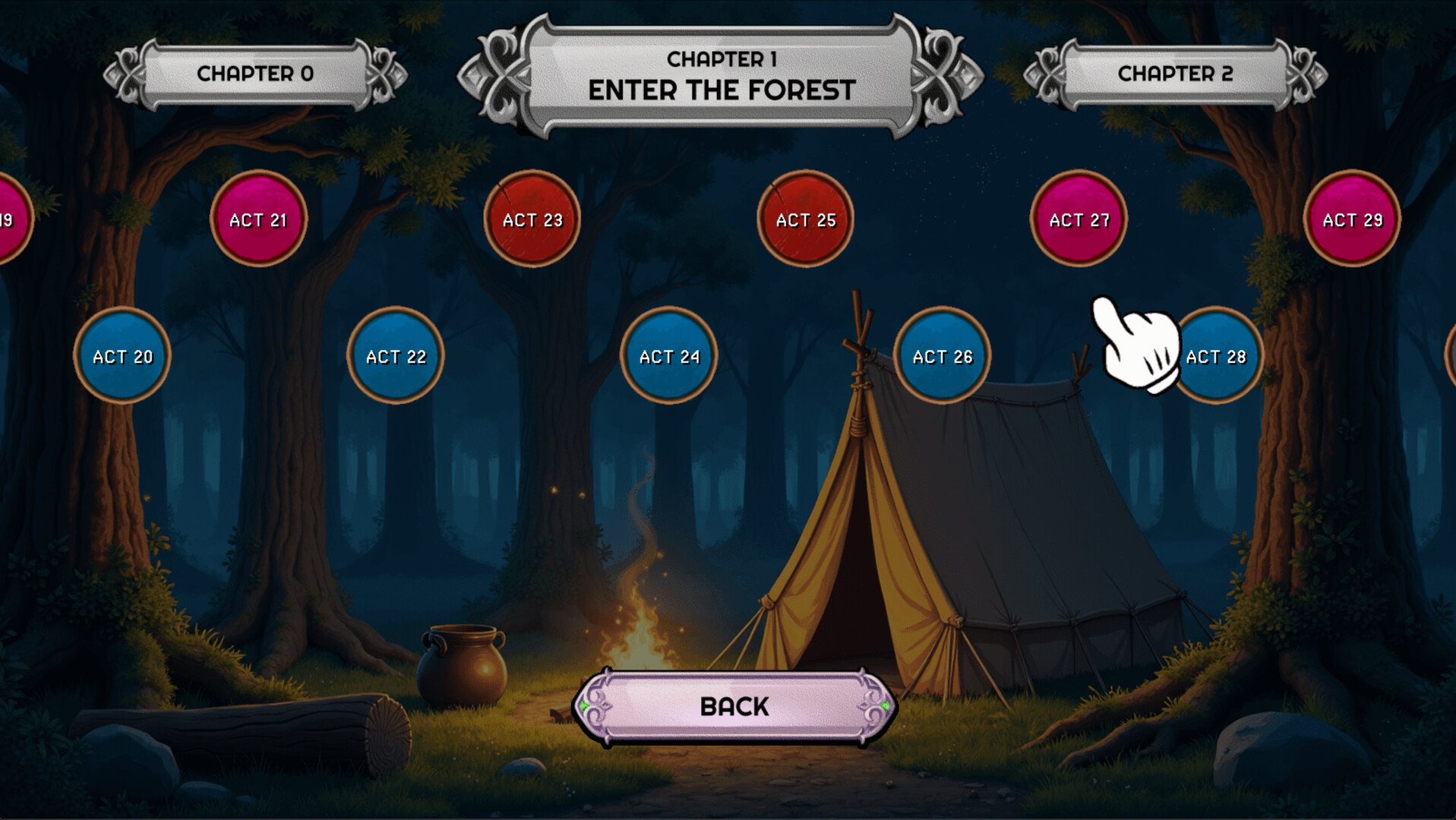Play Act 24
Image resolution: width=1456 pixels, height=820 pixels.
point(668,355)
